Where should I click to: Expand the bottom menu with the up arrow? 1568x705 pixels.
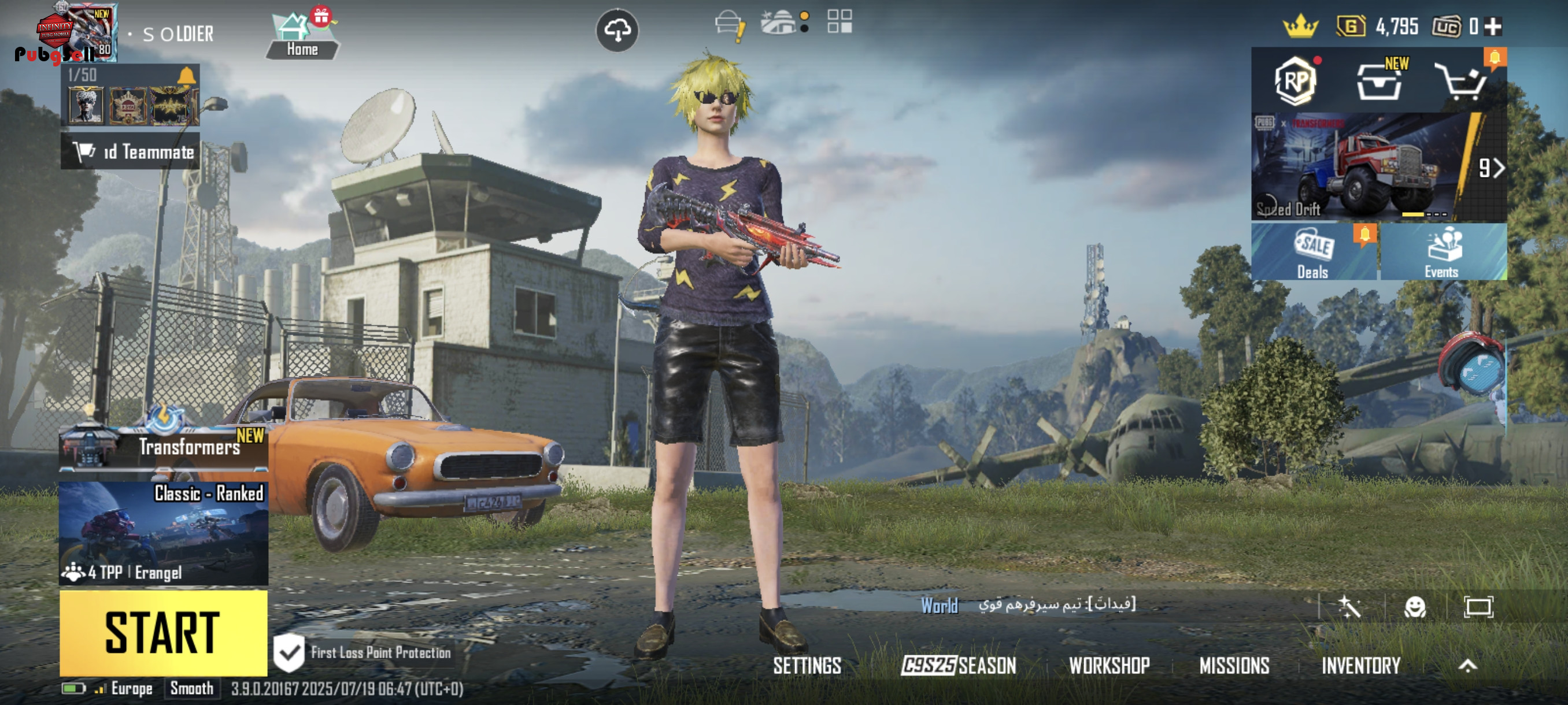[x=1467, y=666]
